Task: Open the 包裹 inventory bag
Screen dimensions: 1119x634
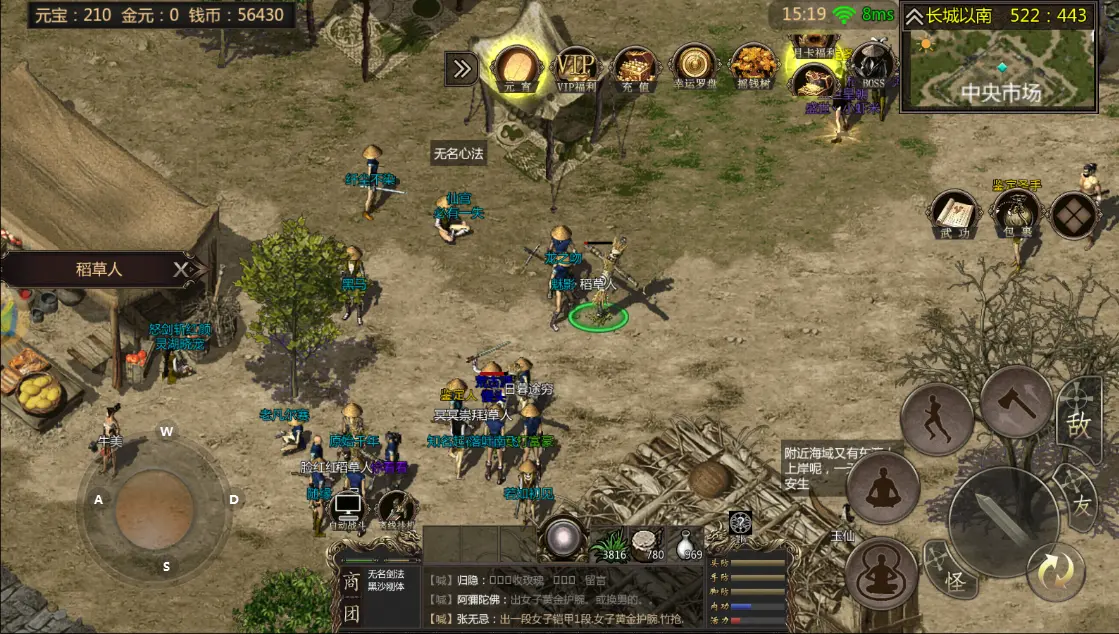Action: coord(1014,214)
